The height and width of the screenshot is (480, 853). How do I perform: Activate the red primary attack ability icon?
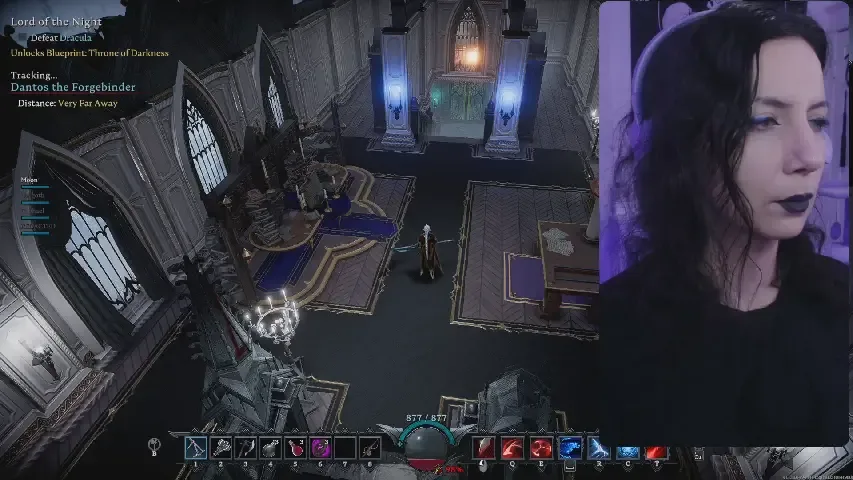pyautogui.click(x=485, y=449)
